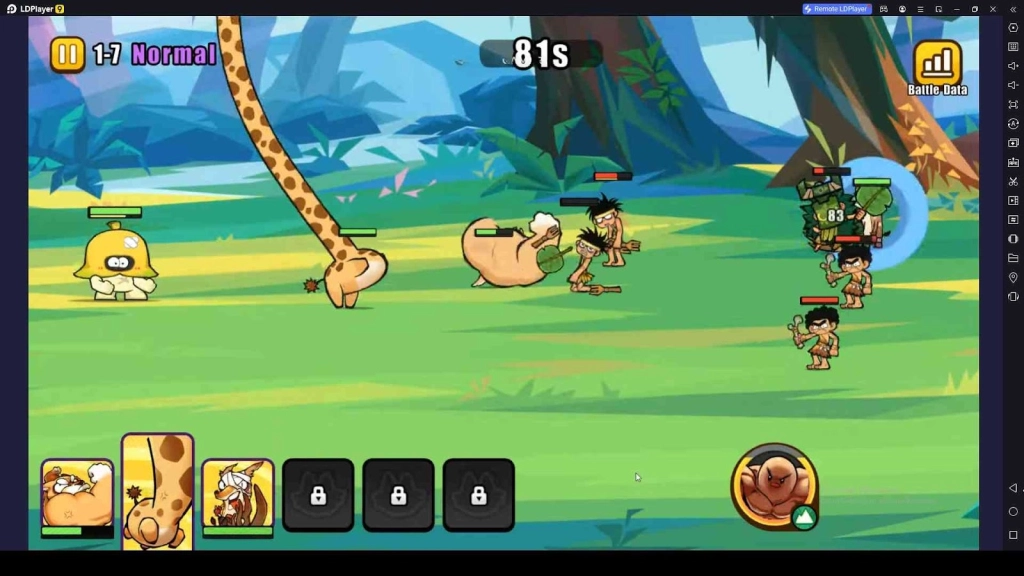Select the muscular dog hero card
Image resolution: width=1024 pixels, height=576 pixels.
pos(77,495)
